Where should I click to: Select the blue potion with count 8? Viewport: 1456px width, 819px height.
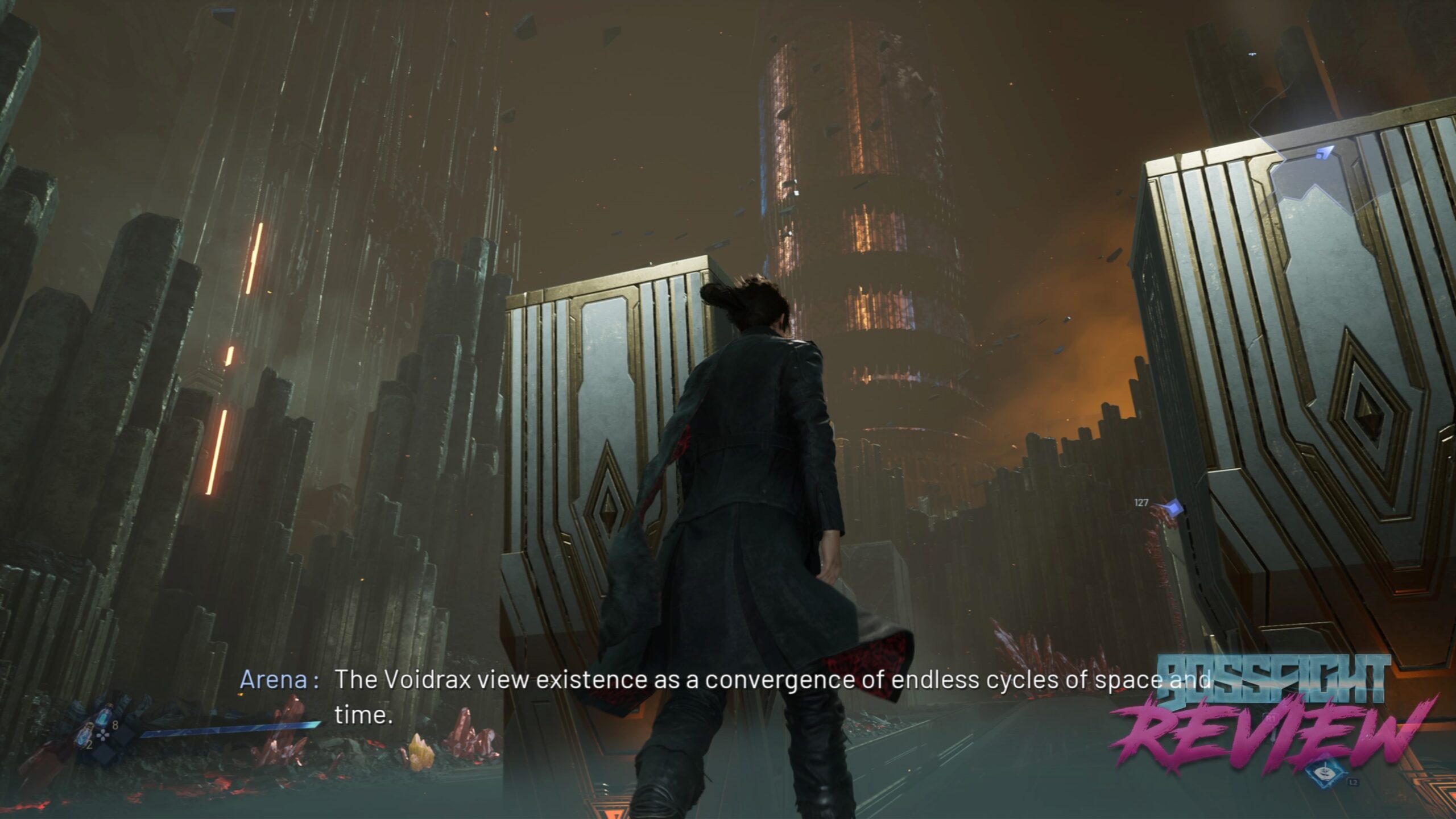[x=105, y=717]
